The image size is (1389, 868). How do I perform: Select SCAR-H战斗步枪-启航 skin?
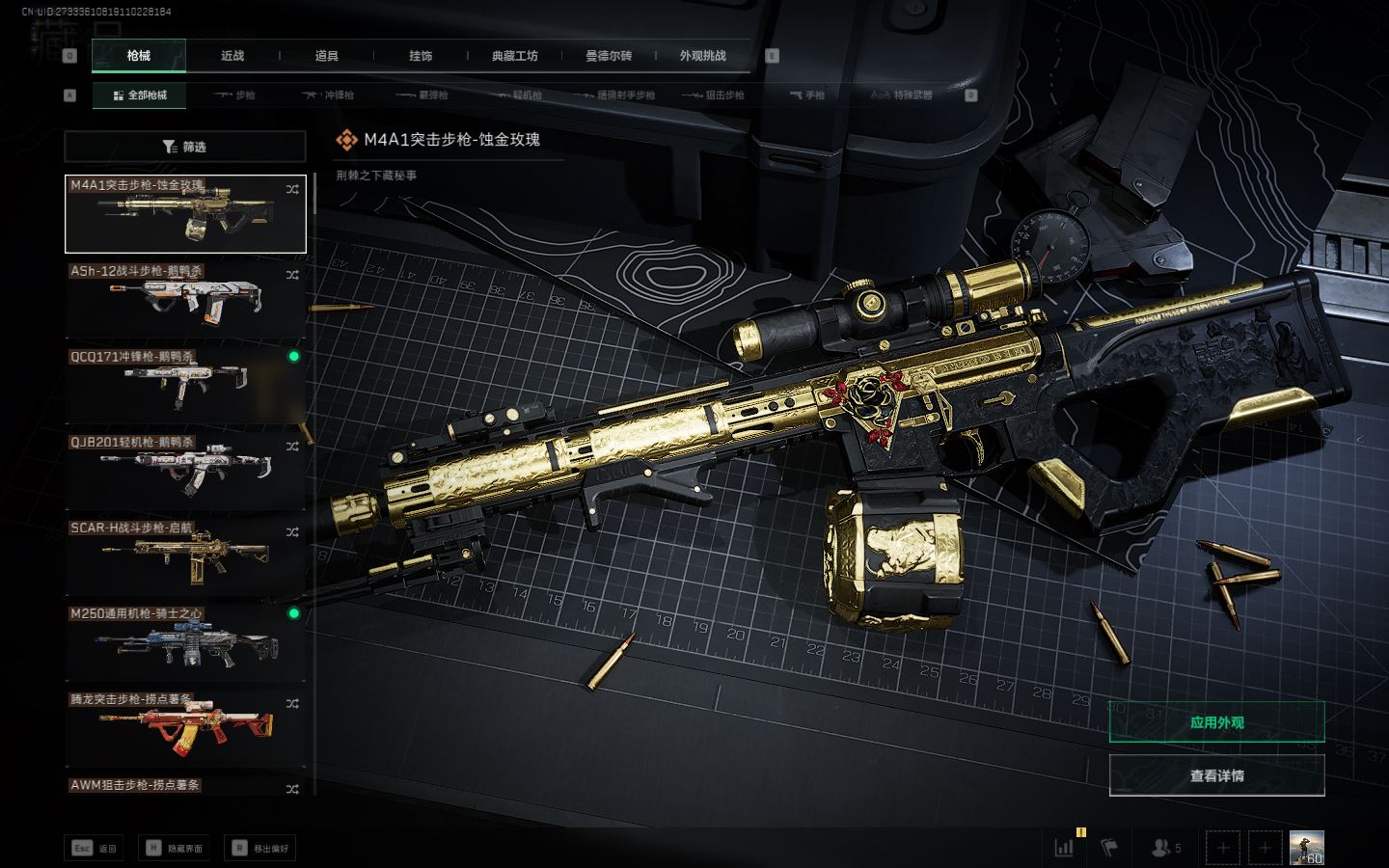click(x=185, y=556)
